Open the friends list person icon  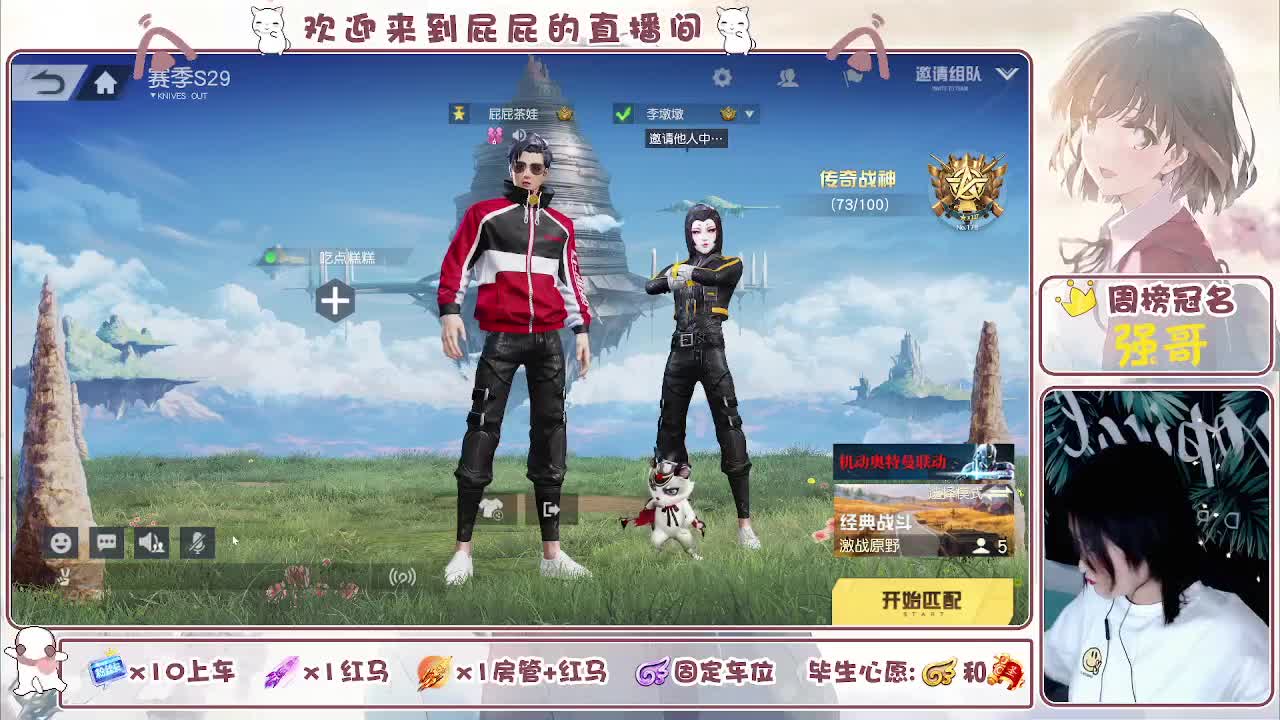coord(788,77)
